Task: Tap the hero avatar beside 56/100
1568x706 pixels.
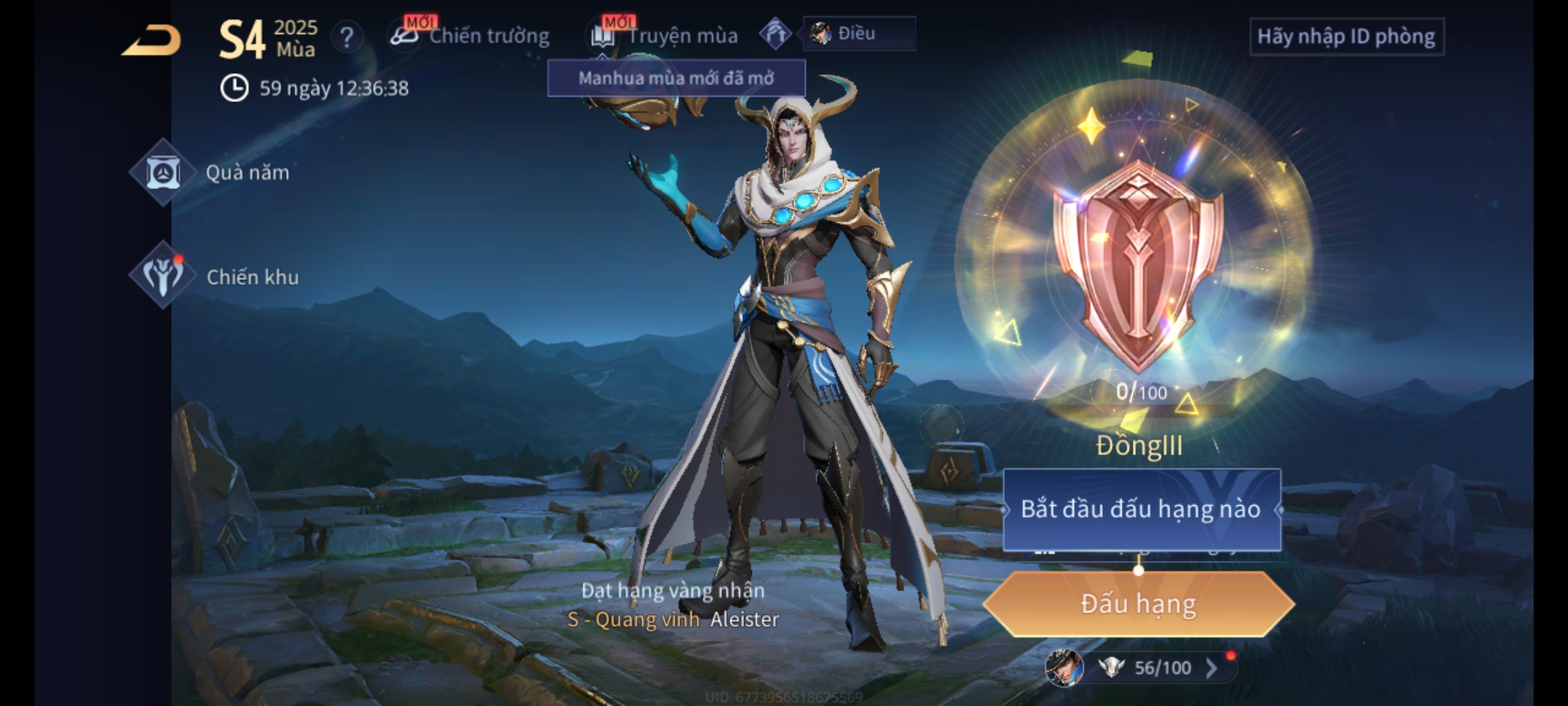Action: click(1064, 667)
